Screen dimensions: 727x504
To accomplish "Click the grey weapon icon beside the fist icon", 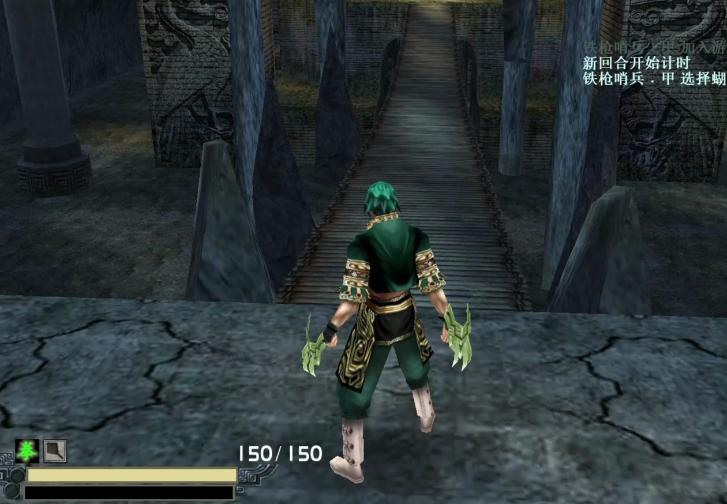I will click(x=54, y=451).
